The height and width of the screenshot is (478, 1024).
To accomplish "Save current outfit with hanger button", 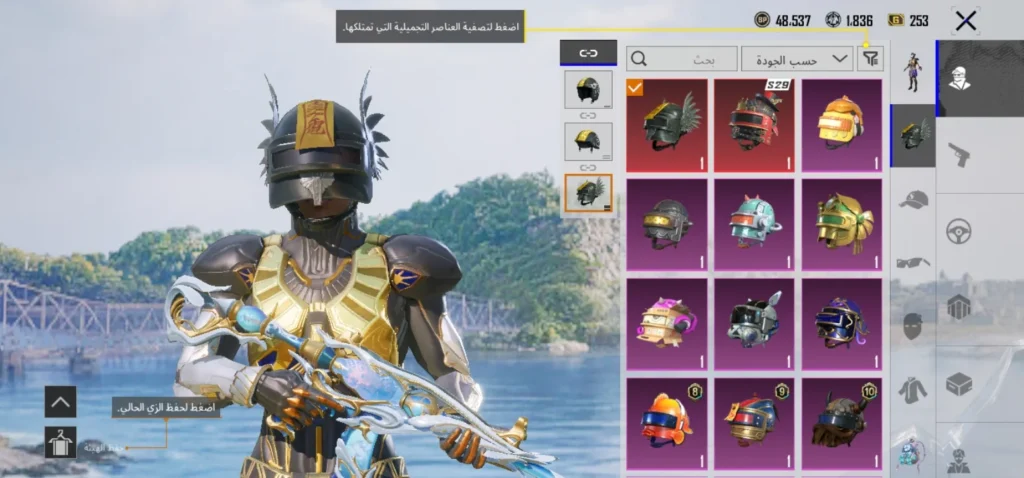I will coord(60,442).
